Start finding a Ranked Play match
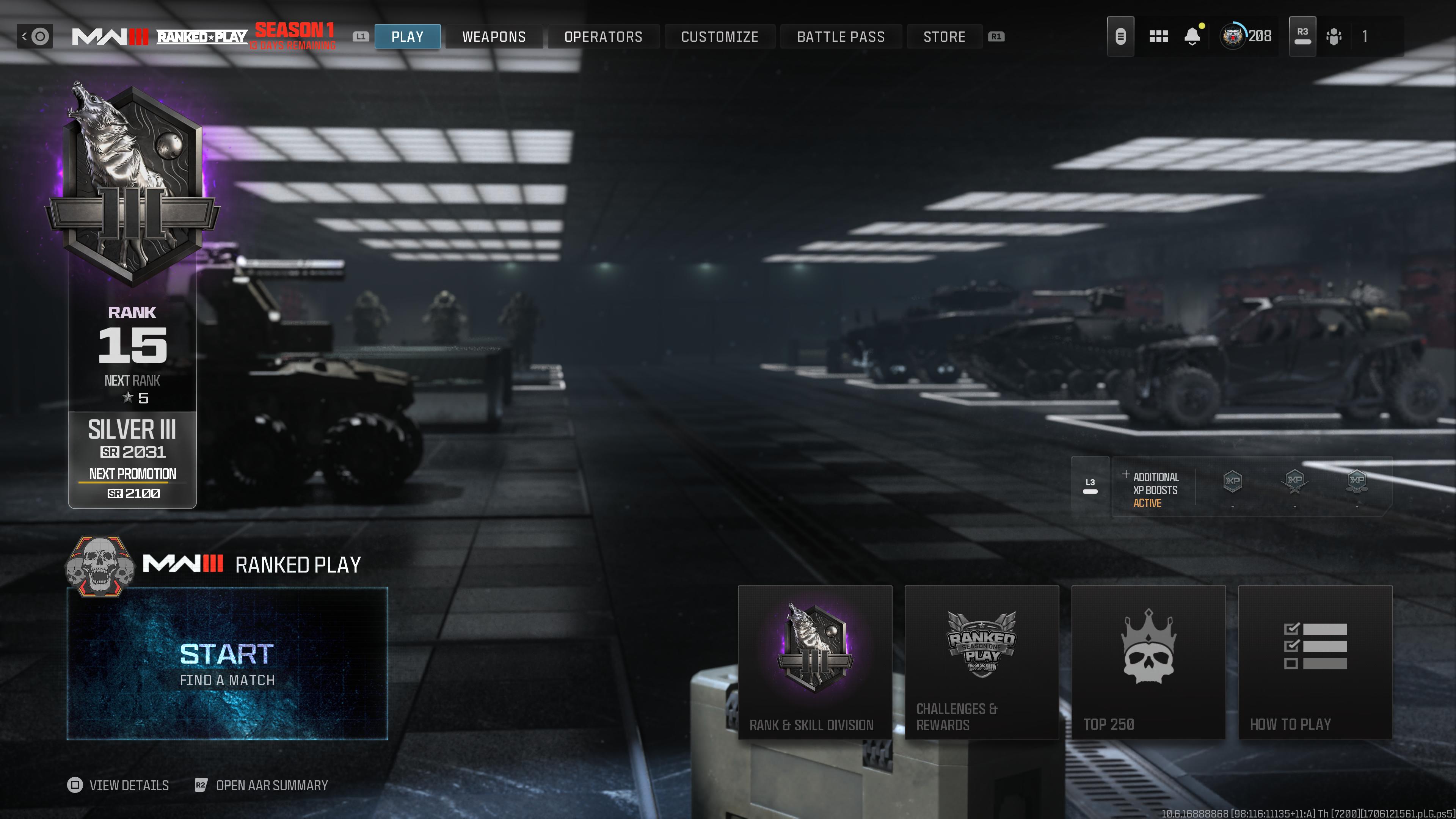Screen dimensions: 1456x819 [227, 664]
